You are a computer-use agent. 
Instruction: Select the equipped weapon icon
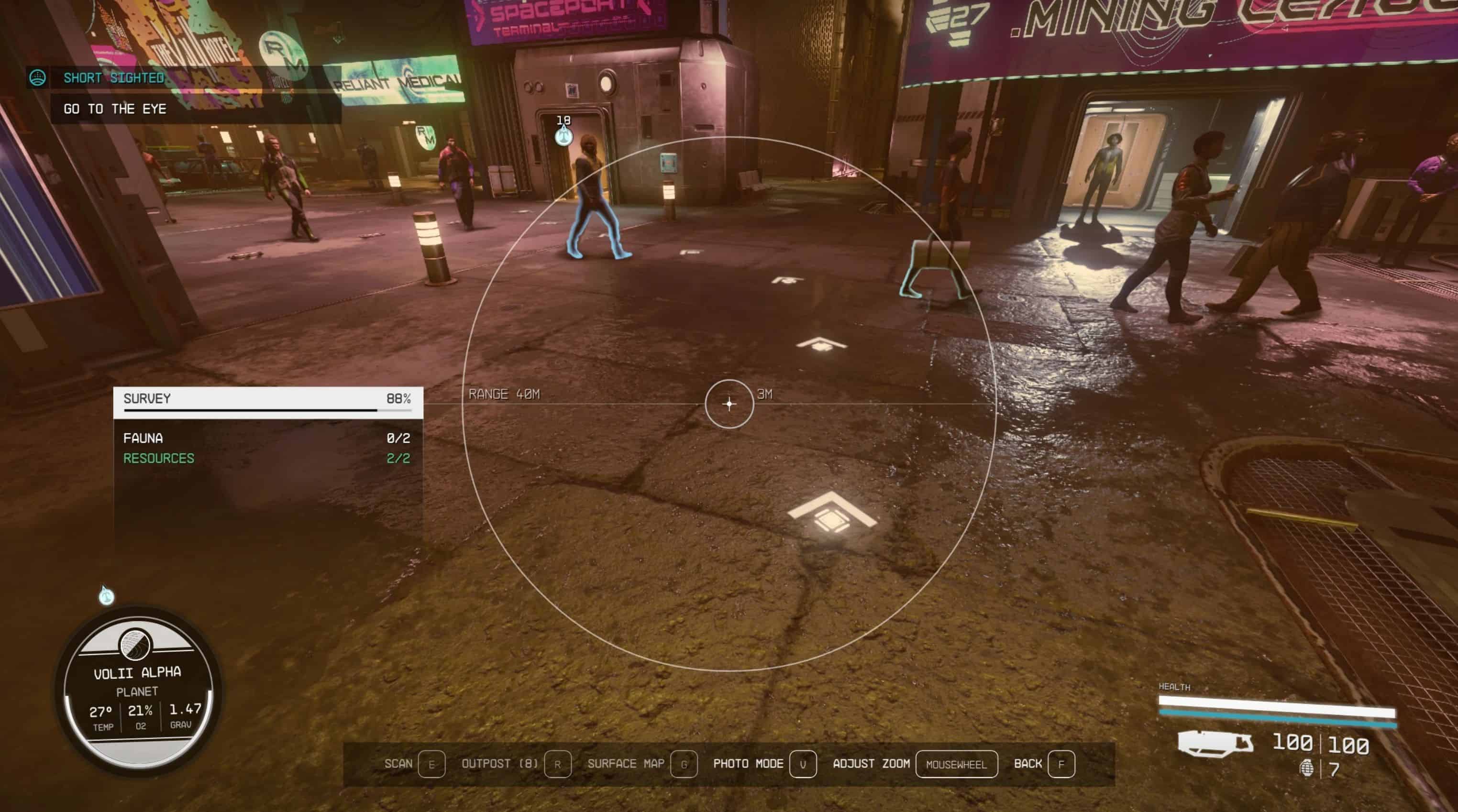(1215, 742)
